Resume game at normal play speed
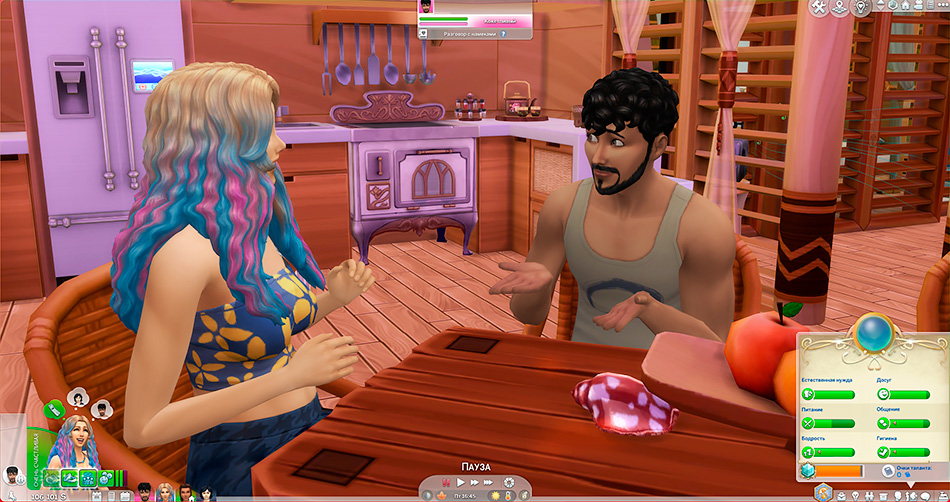Screen dimensions: 950x502 pos(460,483)
